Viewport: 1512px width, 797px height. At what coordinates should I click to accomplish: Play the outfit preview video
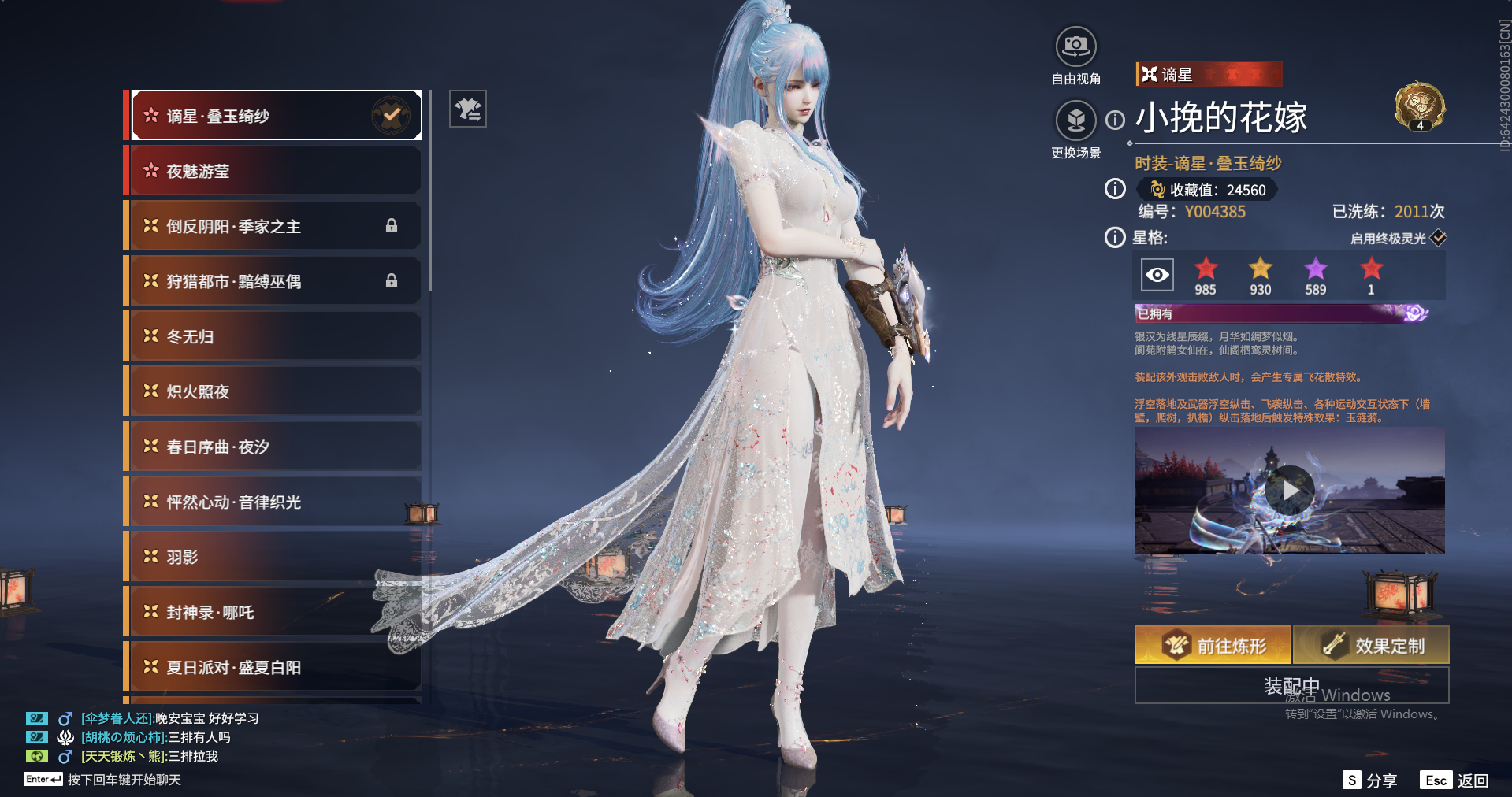click(1289, 491)
